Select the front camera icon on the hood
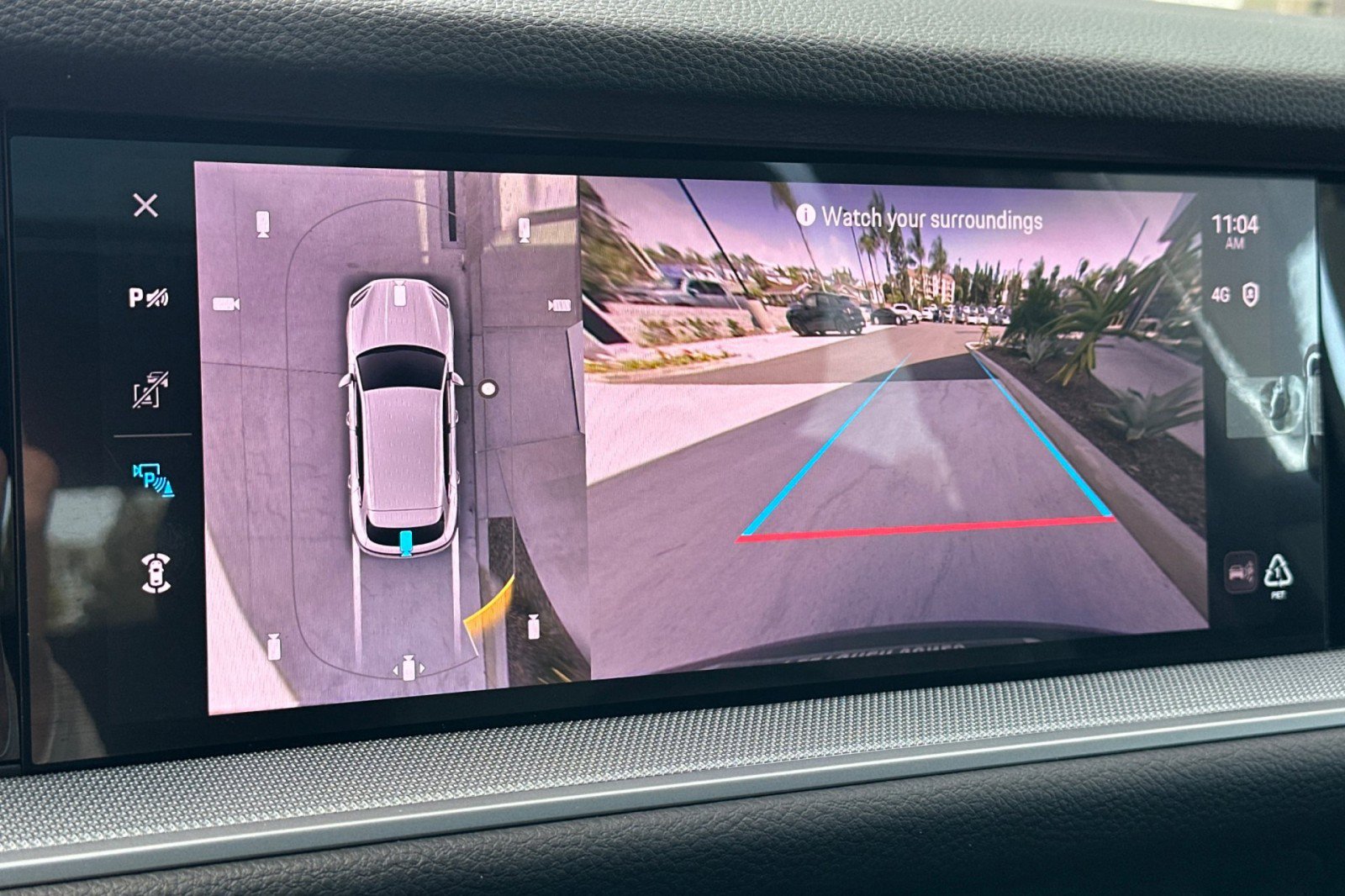1345x896 pixels. [x=398, y=297]
